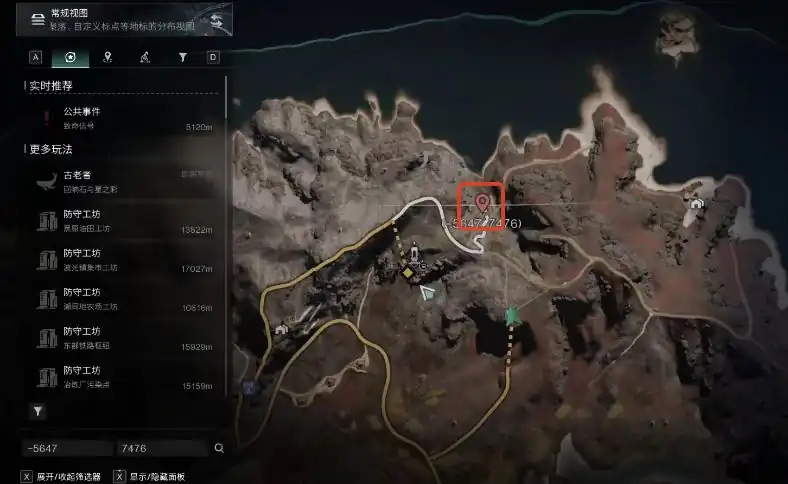Open the funnel filter button below the list
This screenshot has height=484, width=788.
38,411
